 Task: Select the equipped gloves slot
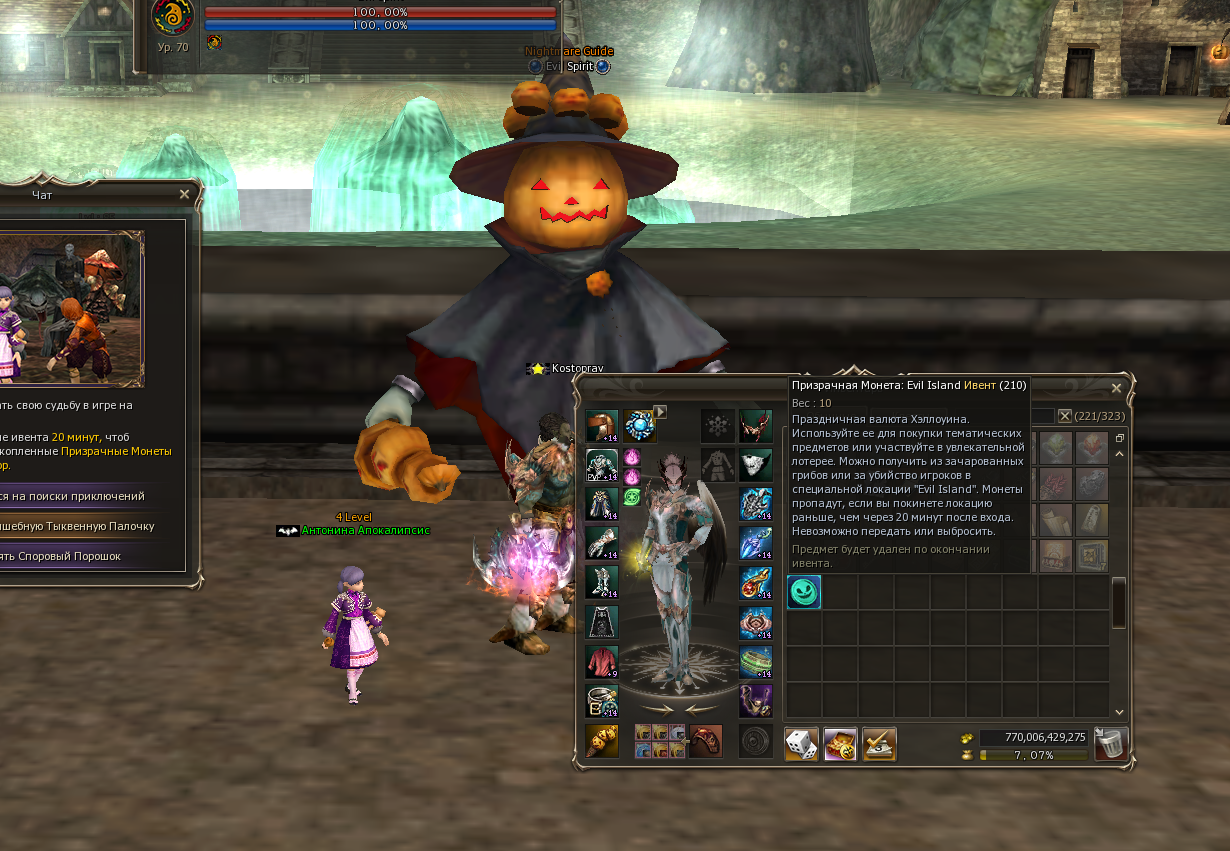(x=602, y=544)
